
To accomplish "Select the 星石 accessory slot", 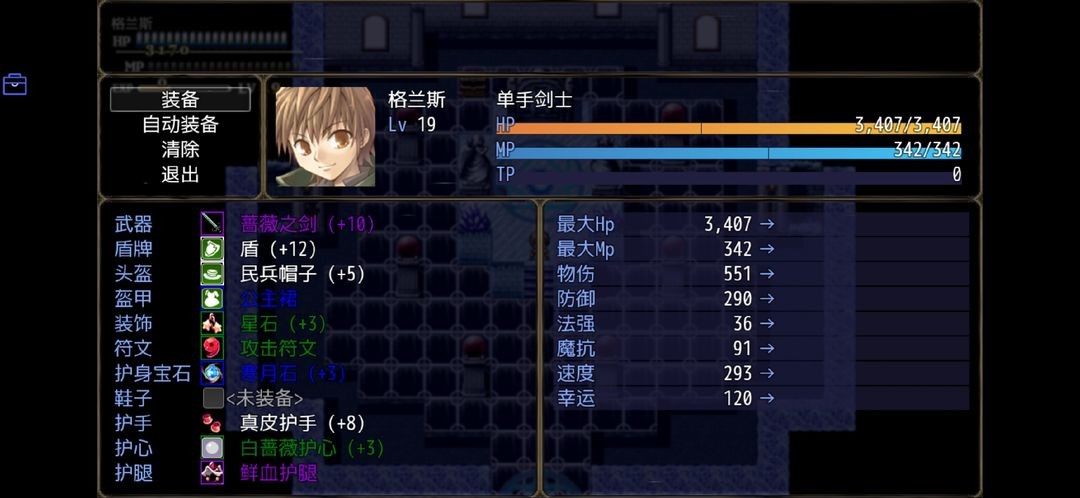I will pyautogui.click(x=283, y=324).
